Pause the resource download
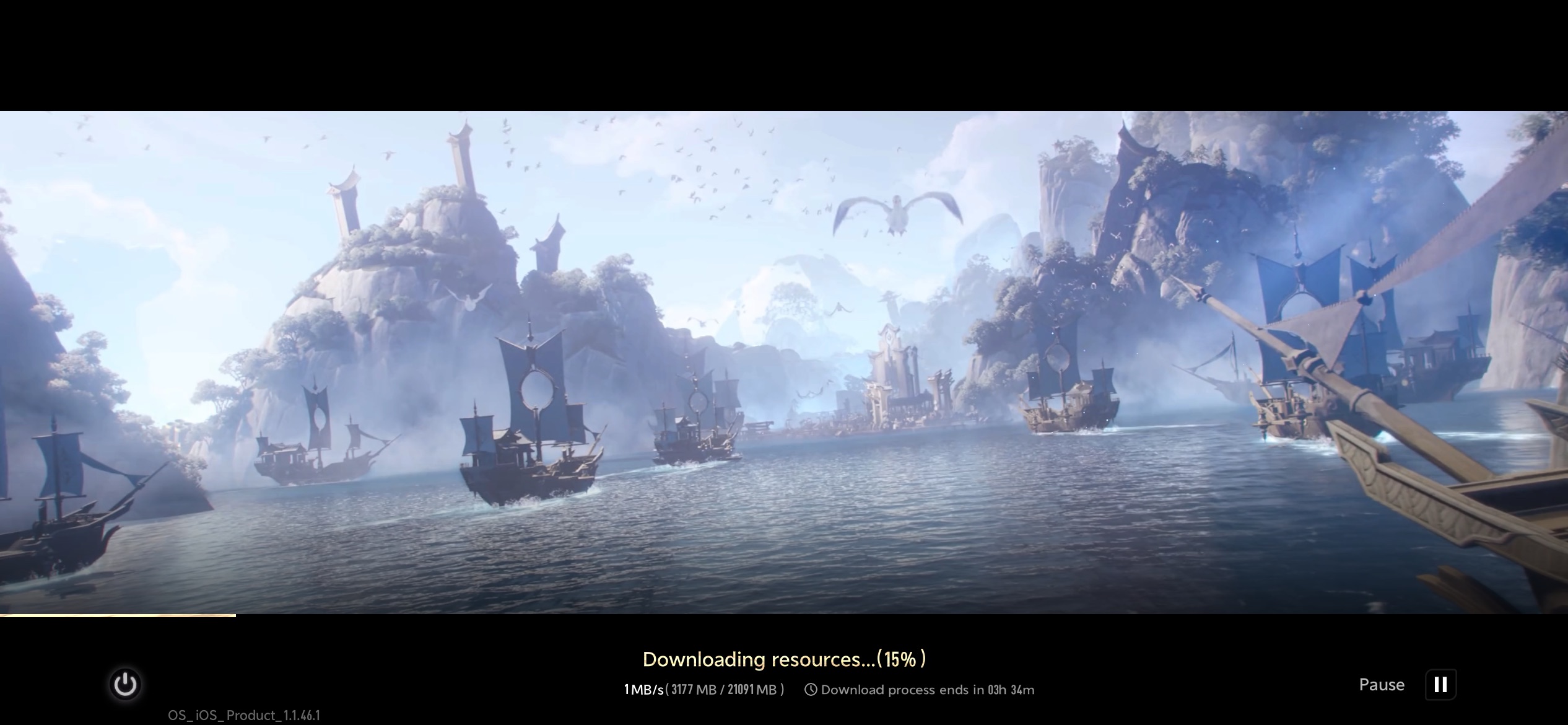This screenshot has height=725, width=1568. click(1440, 685)
